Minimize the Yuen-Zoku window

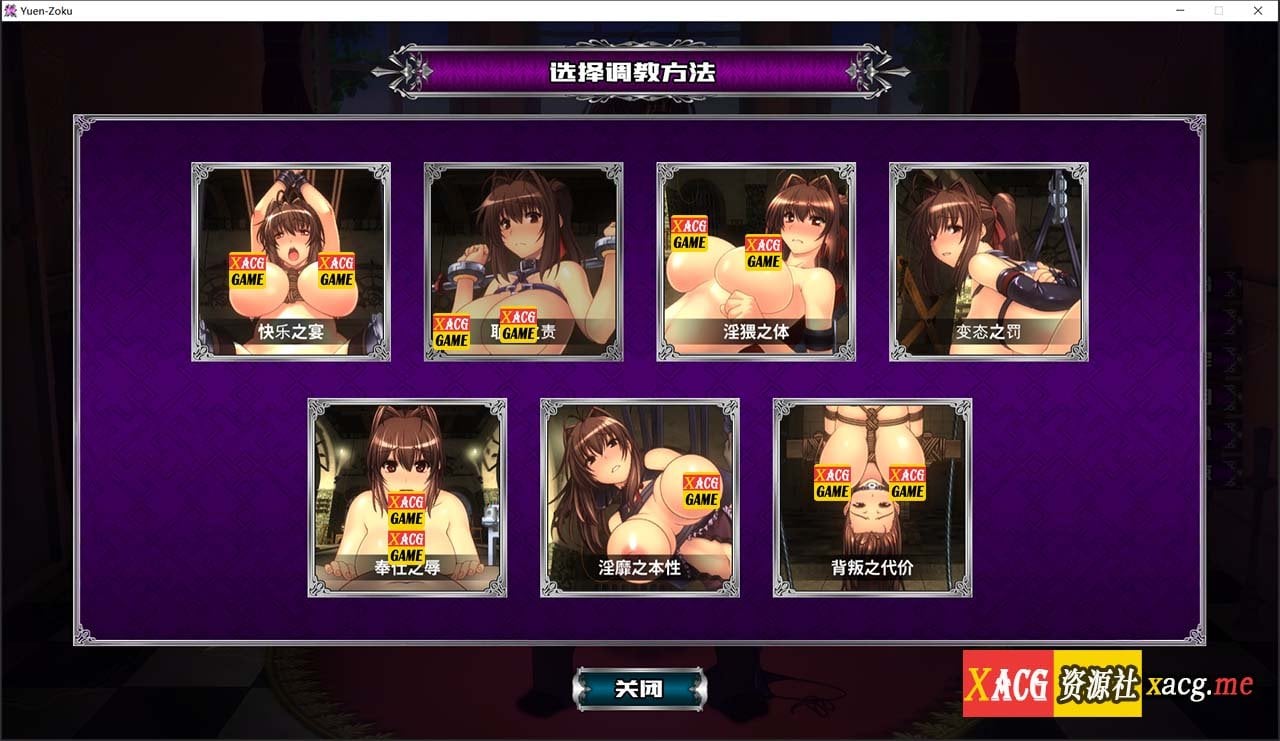(1181, 10)
